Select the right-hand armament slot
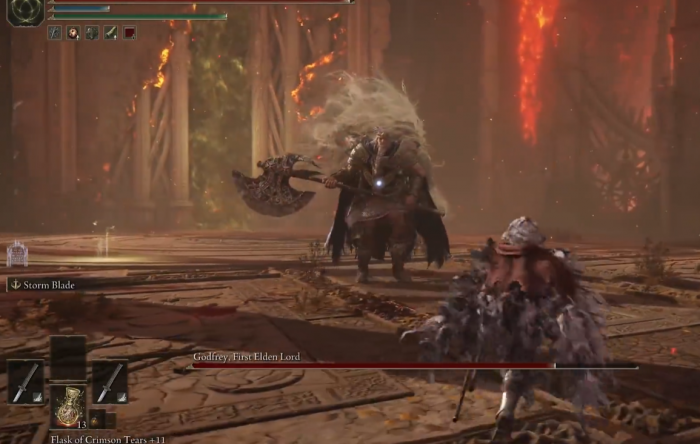The image size is (700, 444). pyautogui.click(x=110, y=382)
